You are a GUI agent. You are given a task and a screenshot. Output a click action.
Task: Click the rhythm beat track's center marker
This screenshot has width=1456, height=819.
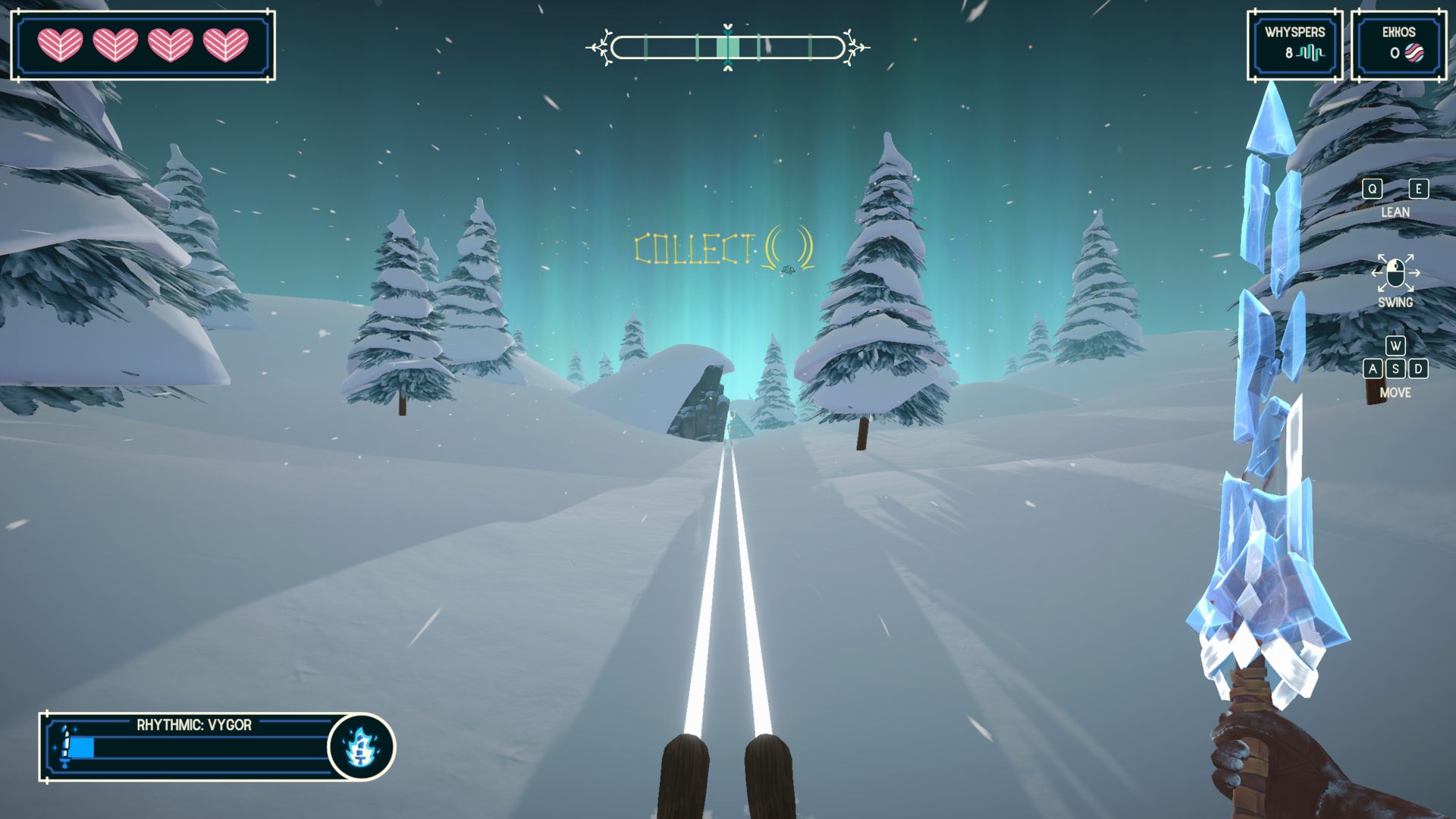point(728,48)
